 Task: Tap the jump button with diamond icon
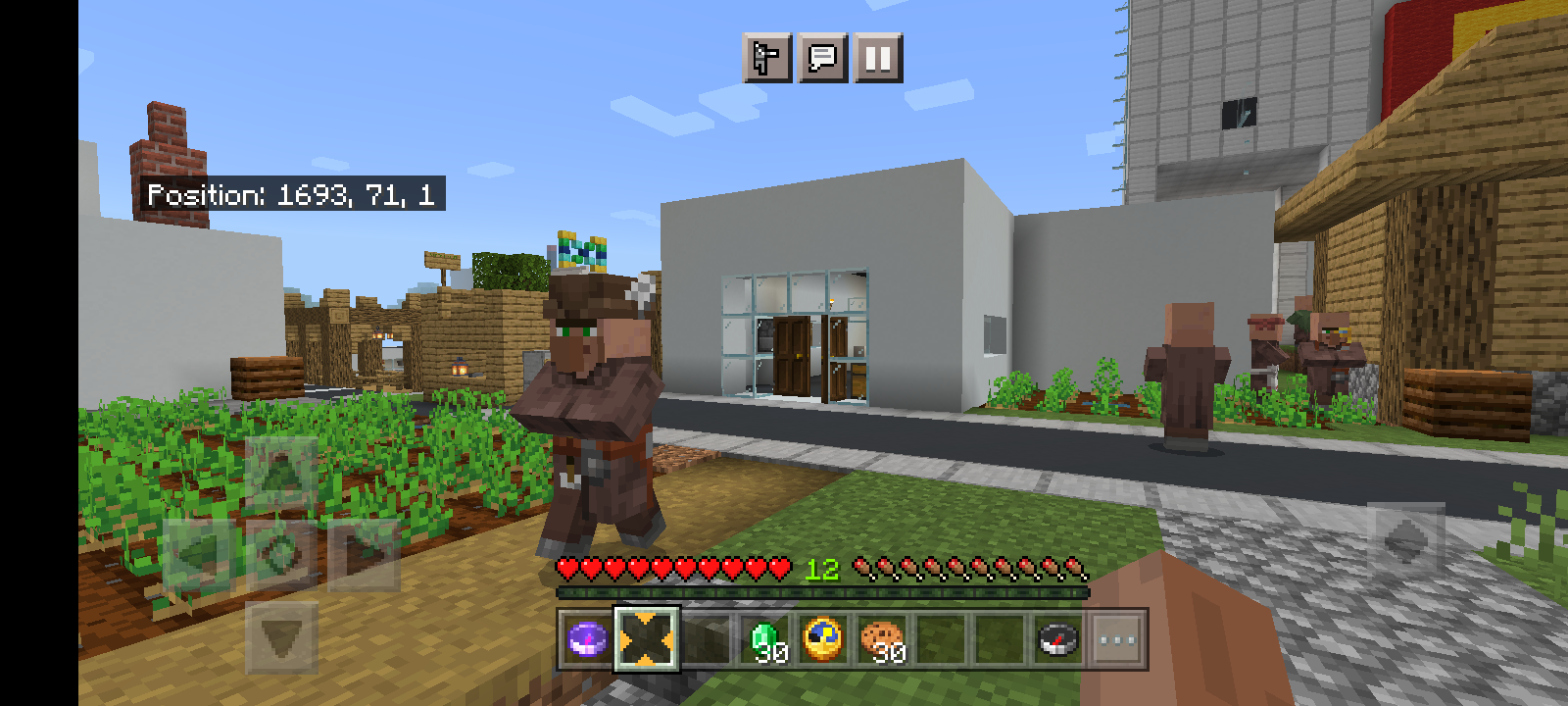(1405, 540)
